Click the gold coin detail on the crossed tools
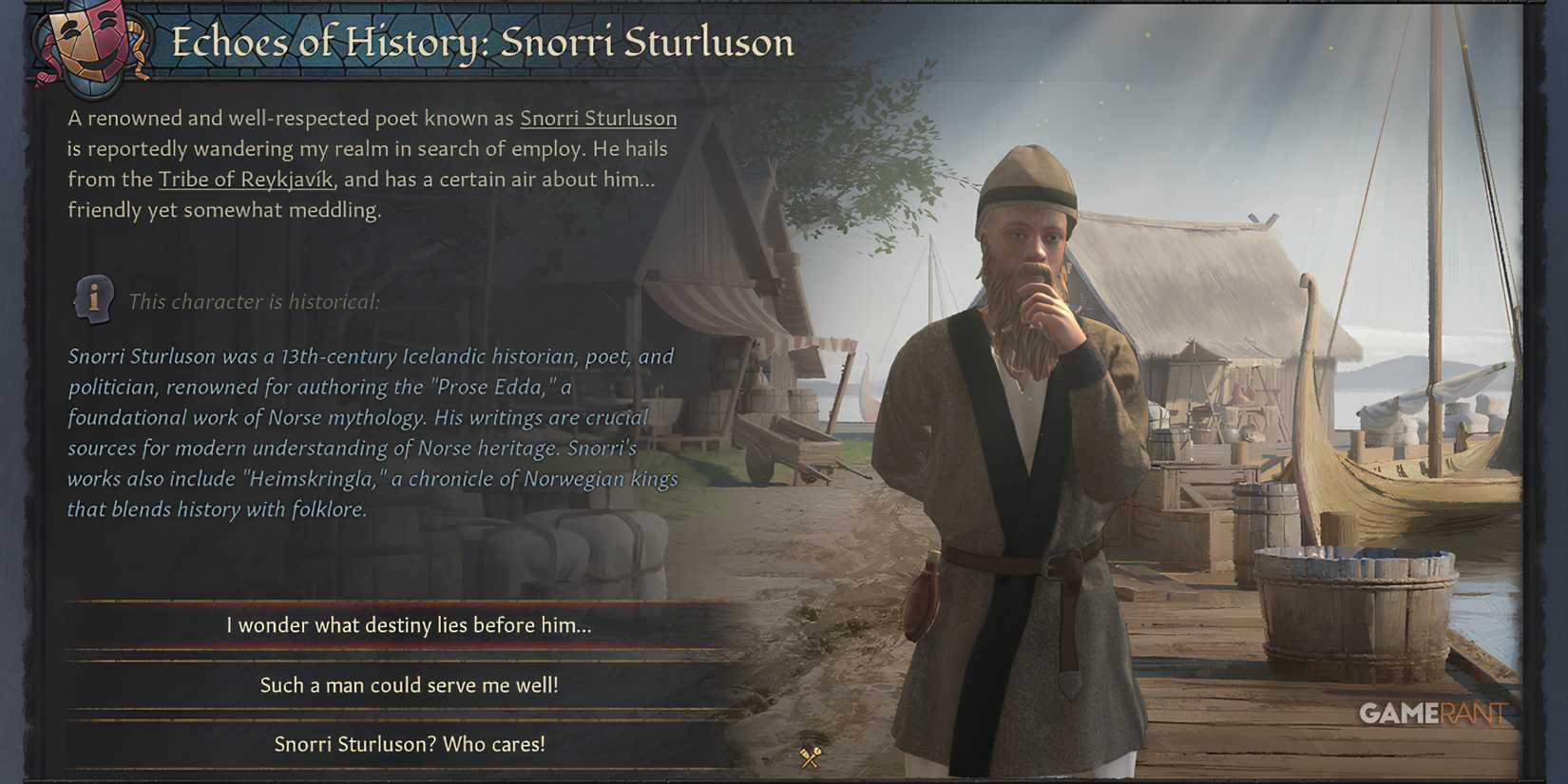This screenshot has height=784, width=1568. [x=818, y=752]
